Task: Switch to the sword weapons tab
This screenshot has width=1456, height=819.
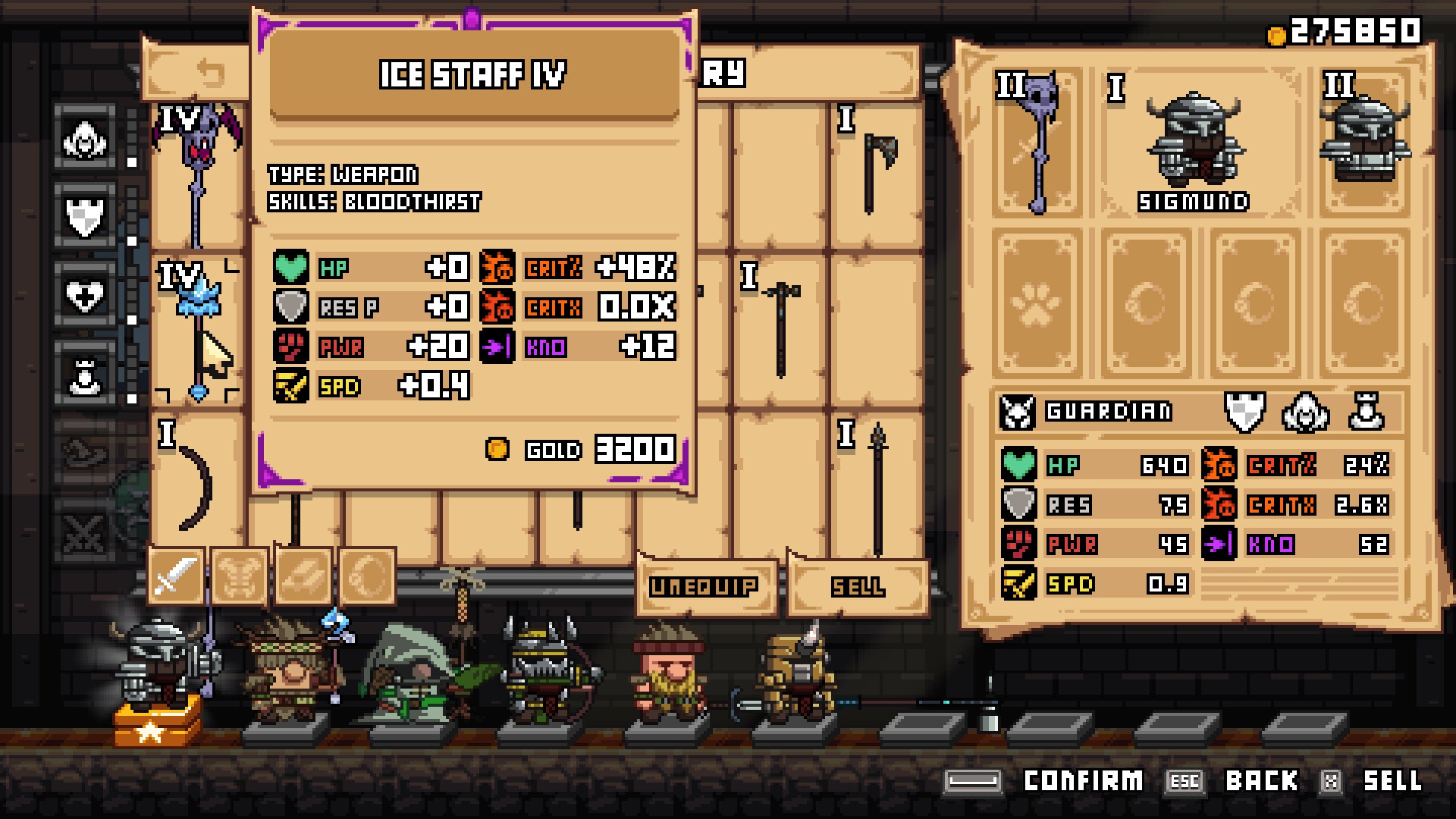Action: click(x=174, y=578)
